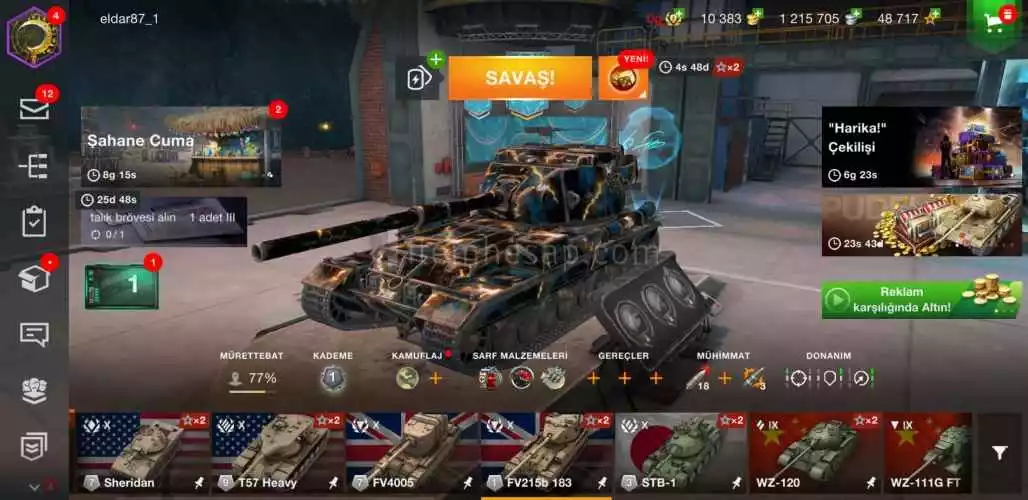The height and width of the screenshot is (500, 1028).
Task: Pick the FV215b 183 tank
Action: [x=545, y=452]
